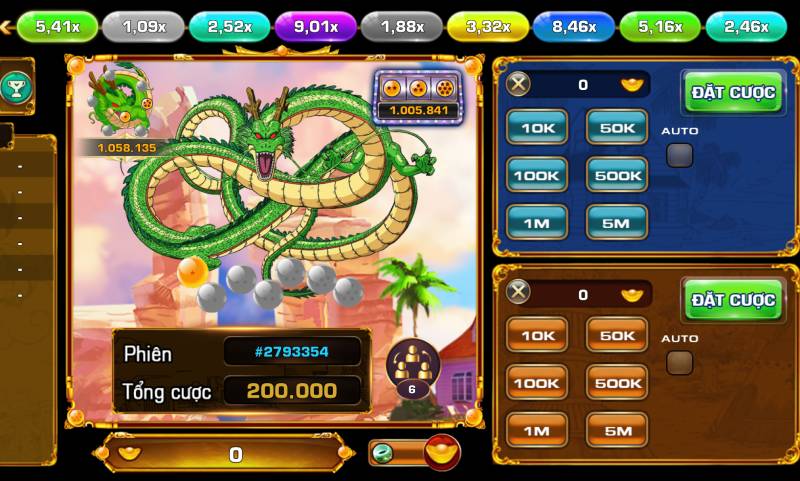This screenshot has width=800, height=481.
Task: Clear the bet amount in the blue panel
Action: [518, 85]
